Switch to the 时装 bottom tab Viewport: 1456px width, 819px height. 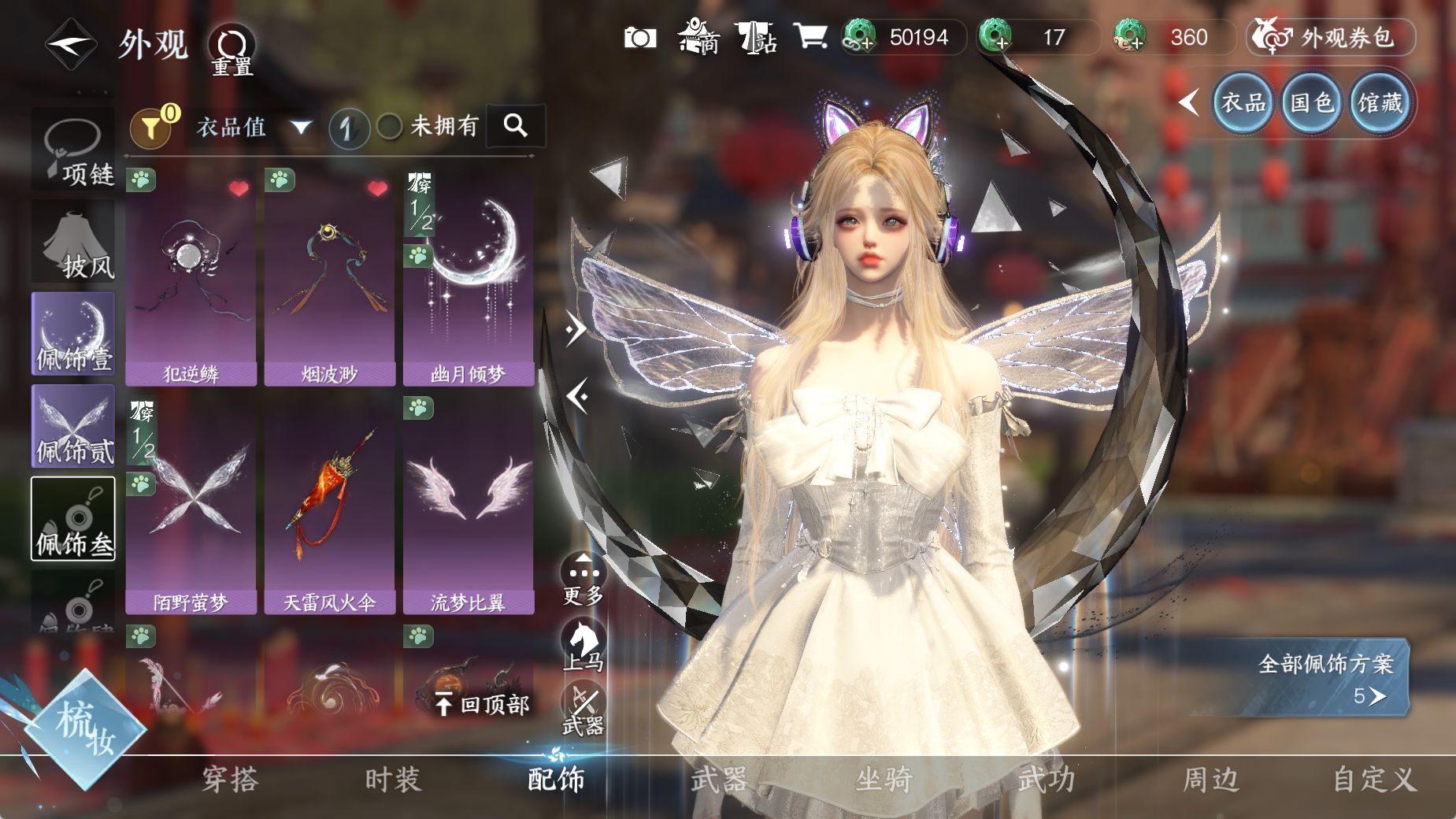coord(393,780)
